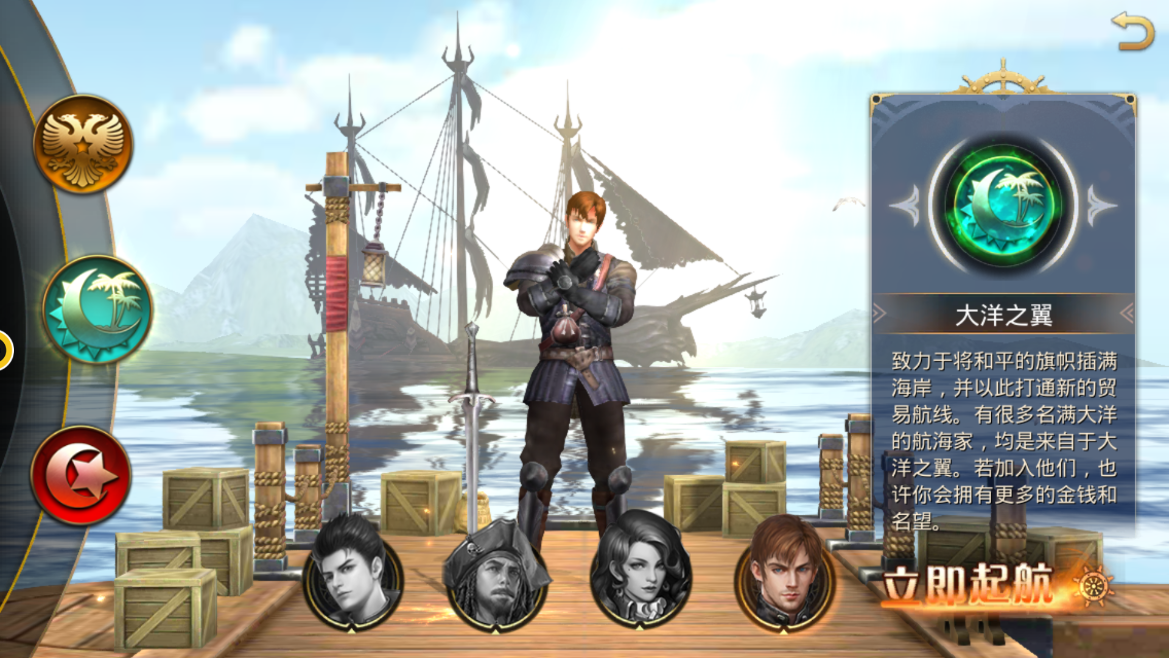
Task: Select the dark-haired woman portrait
Action: [641, 573]
